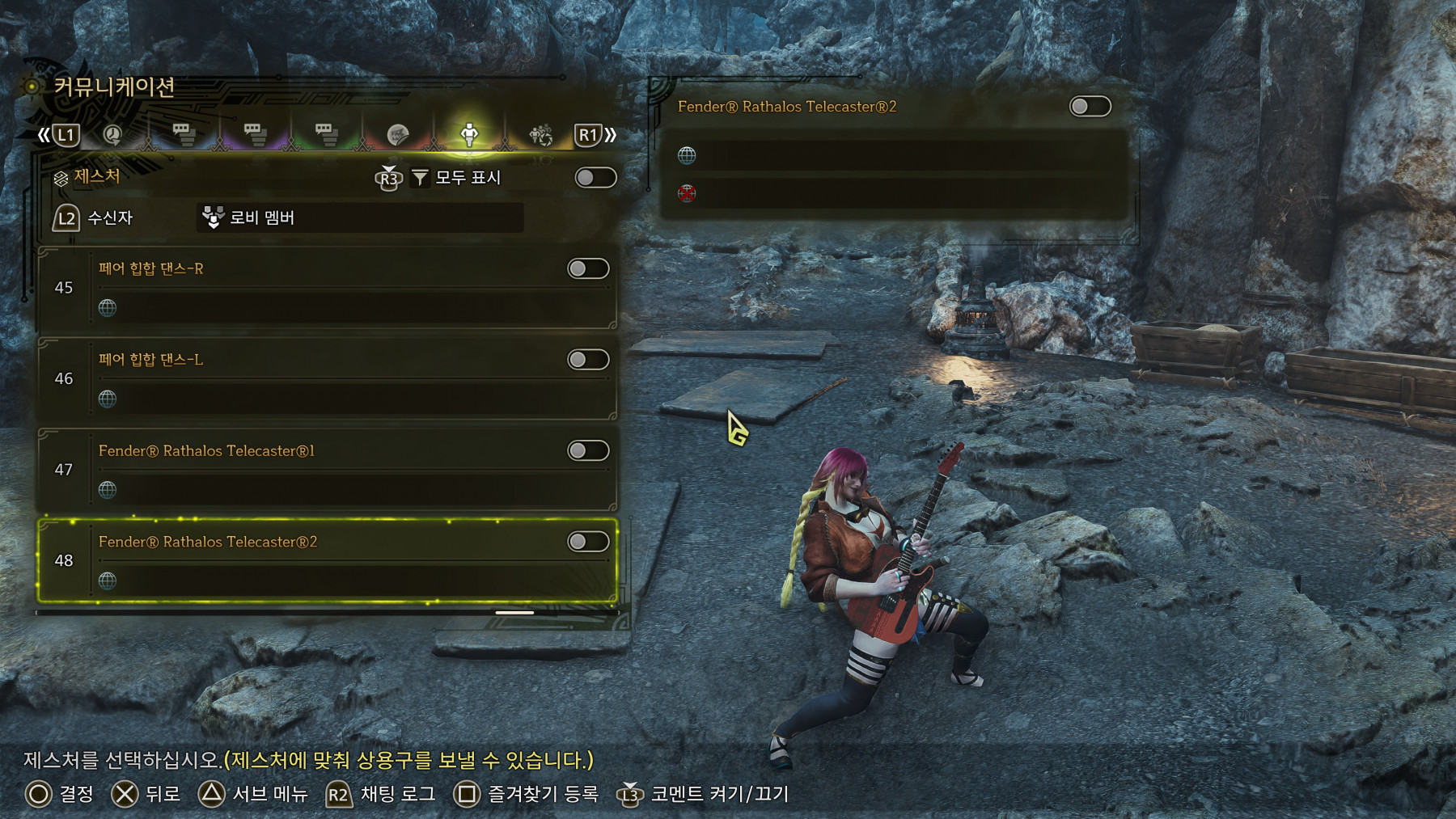Select gesture 45 페어 힙합 댄스-R
The height and width of the screenshot is (819, 1456).
click(x=324, y=289)
